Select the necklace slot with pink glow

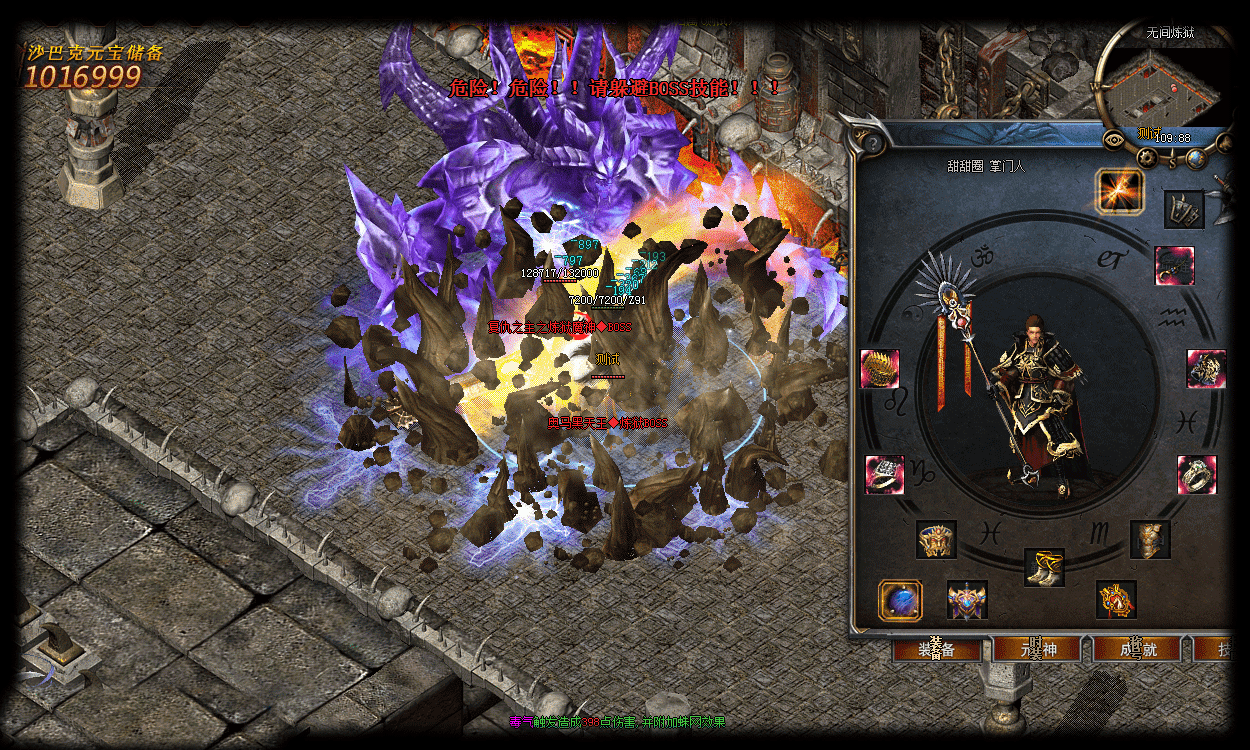tap(1174, 266)
